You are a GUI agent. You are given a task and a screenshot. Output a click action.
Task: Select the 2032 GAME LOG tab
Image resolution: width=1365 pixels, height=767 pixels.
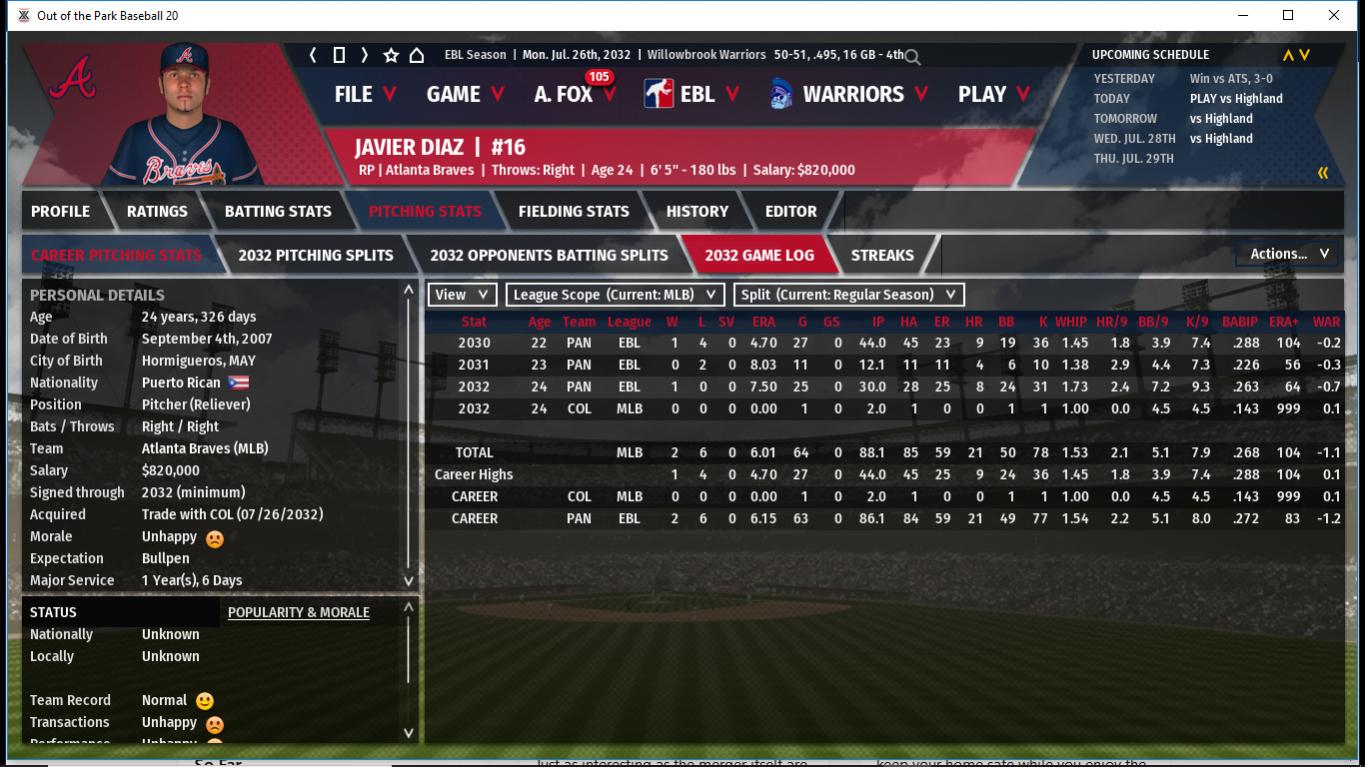pos(759,255)
